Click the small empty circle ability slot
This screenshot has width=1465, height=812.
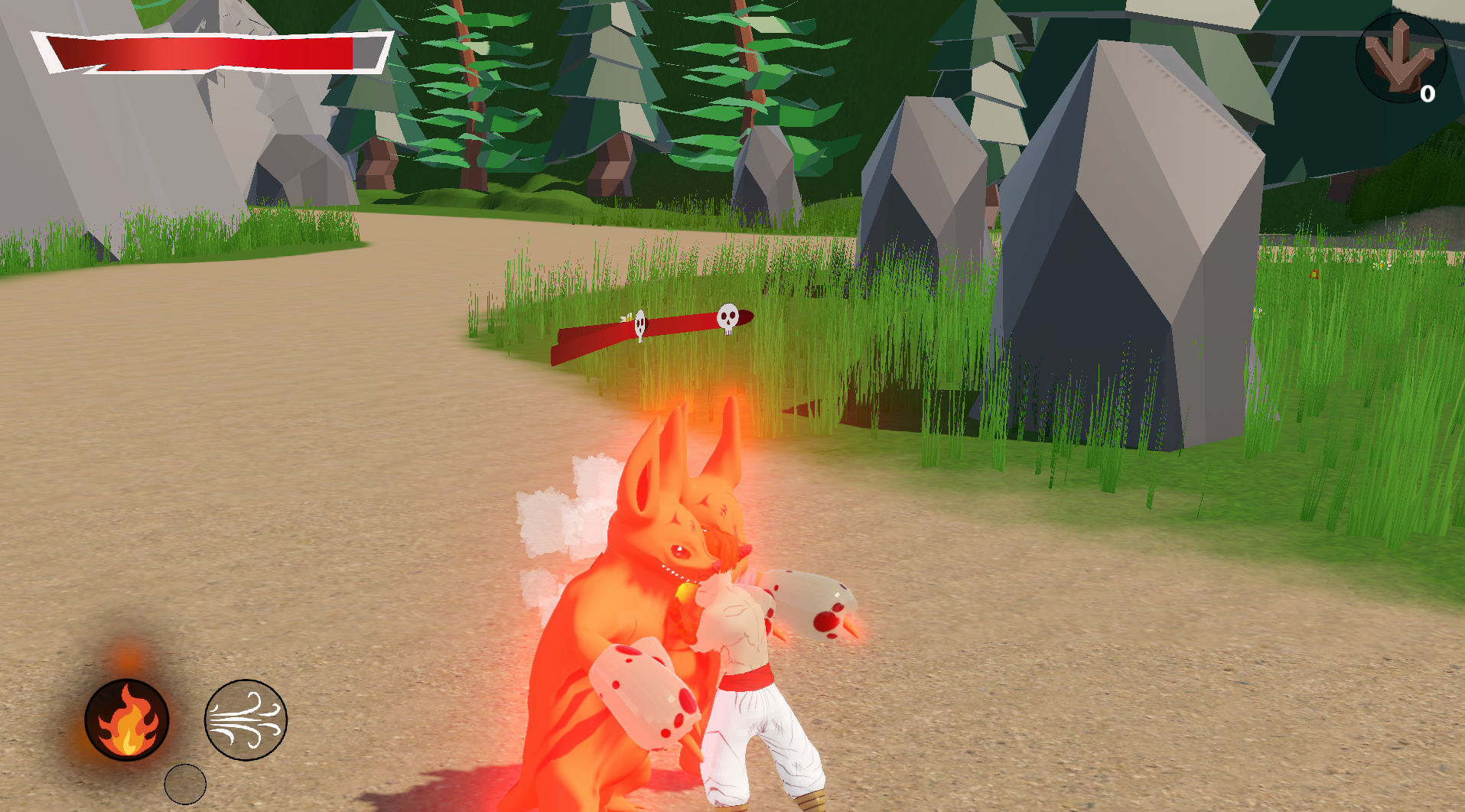(x=185, y=784)
